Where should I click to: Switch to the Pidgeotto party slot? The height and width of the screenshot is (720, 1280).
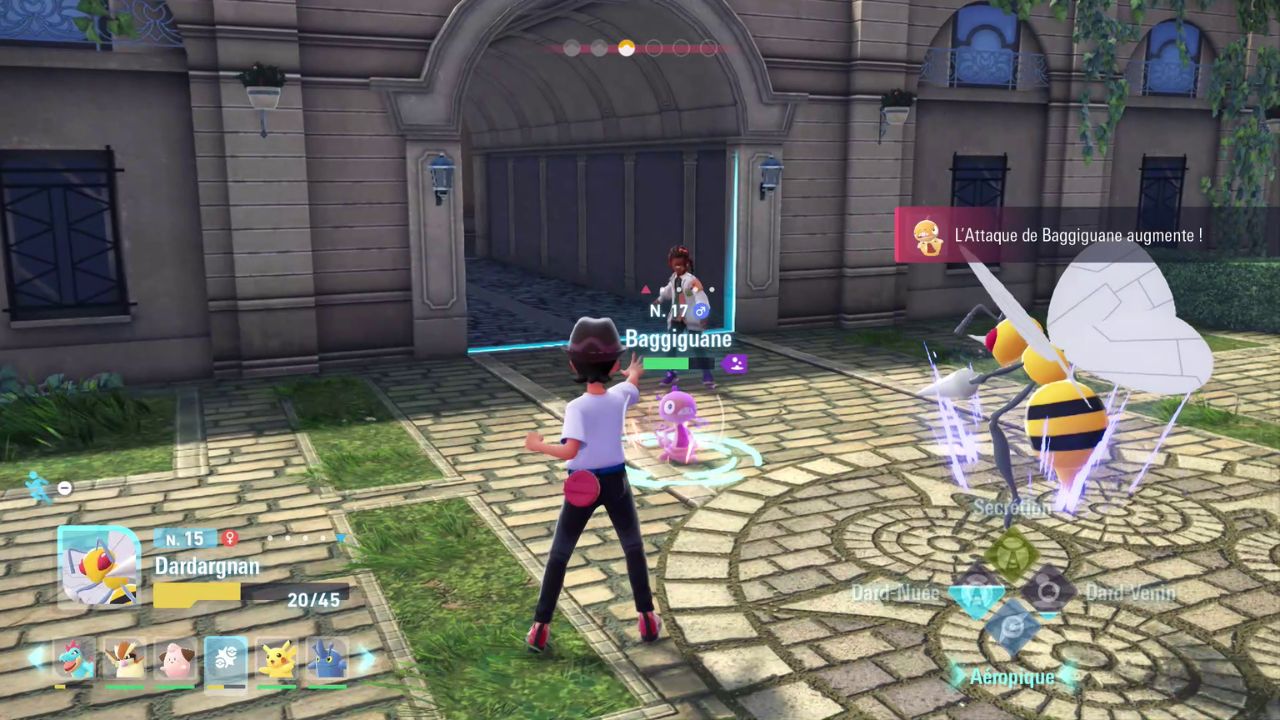click(x=125, y=658)
